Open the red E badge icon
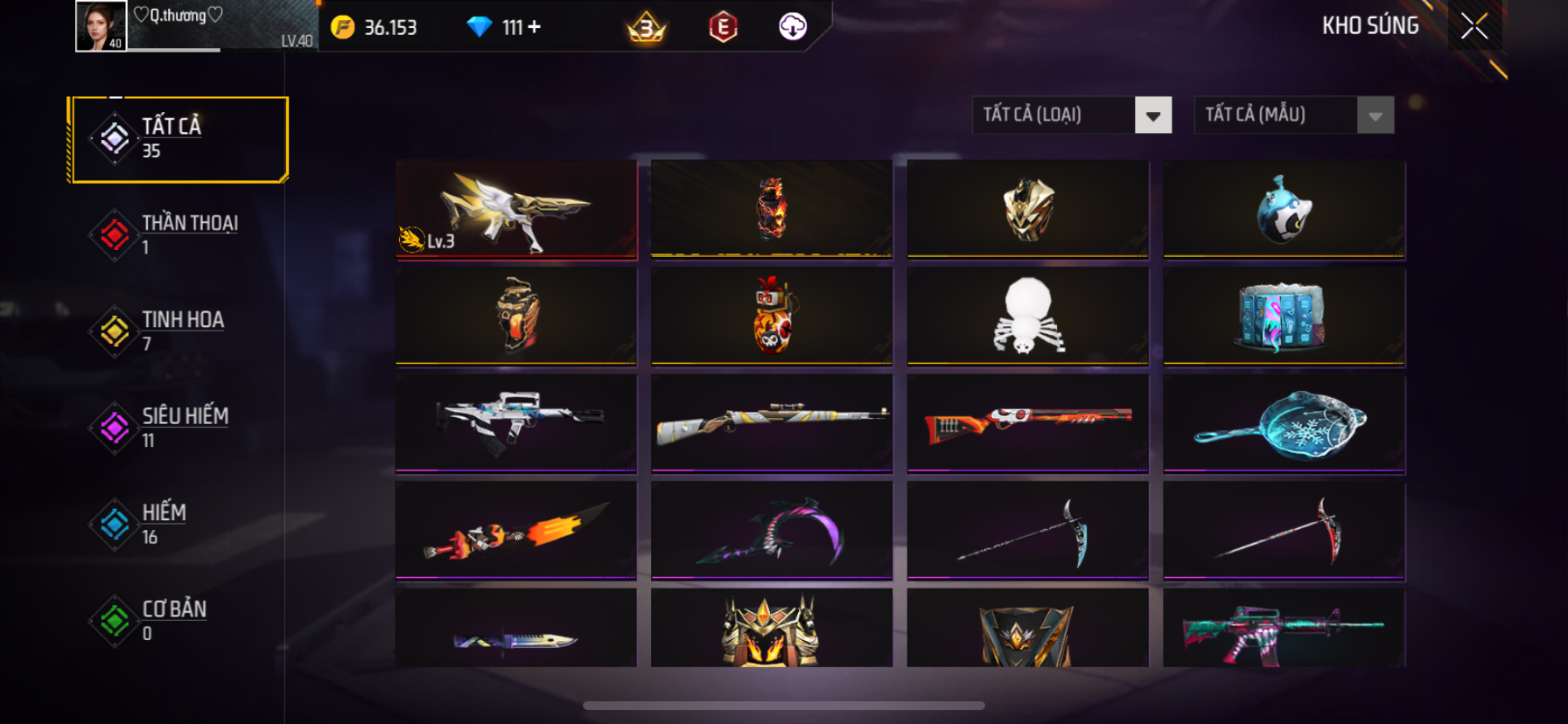Image resolution: width=1568 pixels, height=724 pixels. point(723,27)
